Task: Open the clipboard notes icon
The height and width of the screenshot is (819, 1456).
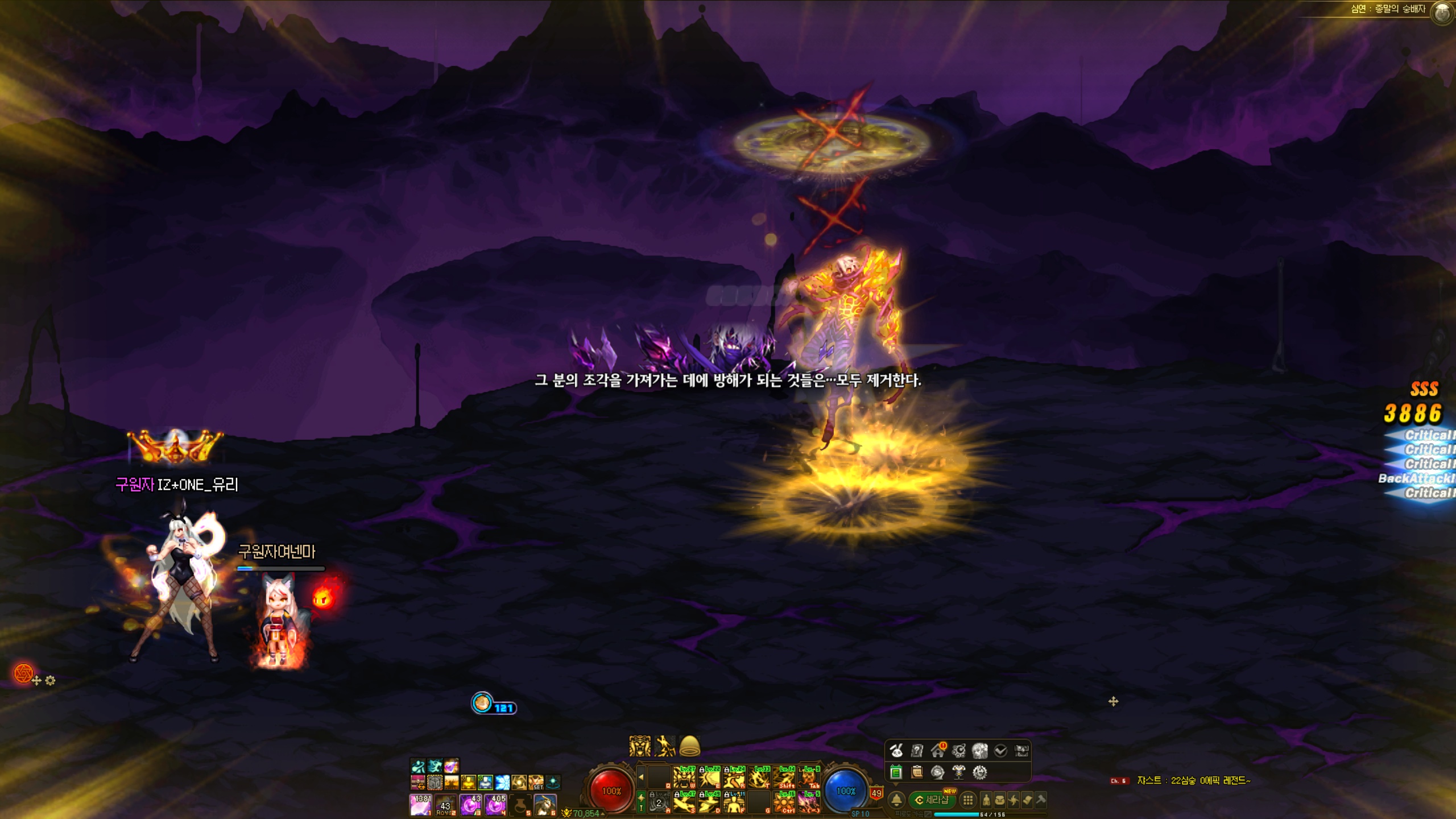Action: (x=917, y=772)
